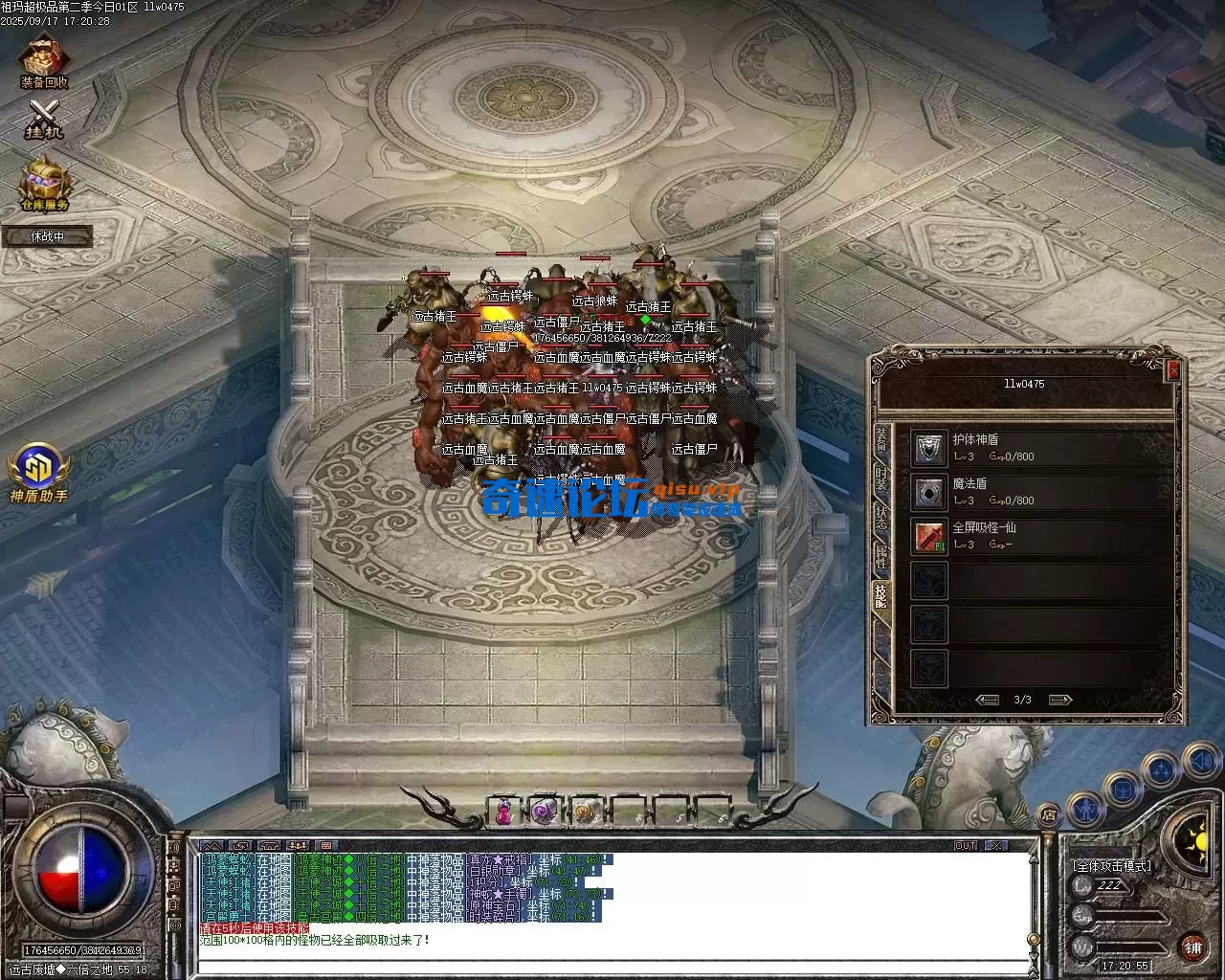This screenshot has width=1225, height=980.
Task: Open the round 店 shop button
Action: [x=1050, y=814]
